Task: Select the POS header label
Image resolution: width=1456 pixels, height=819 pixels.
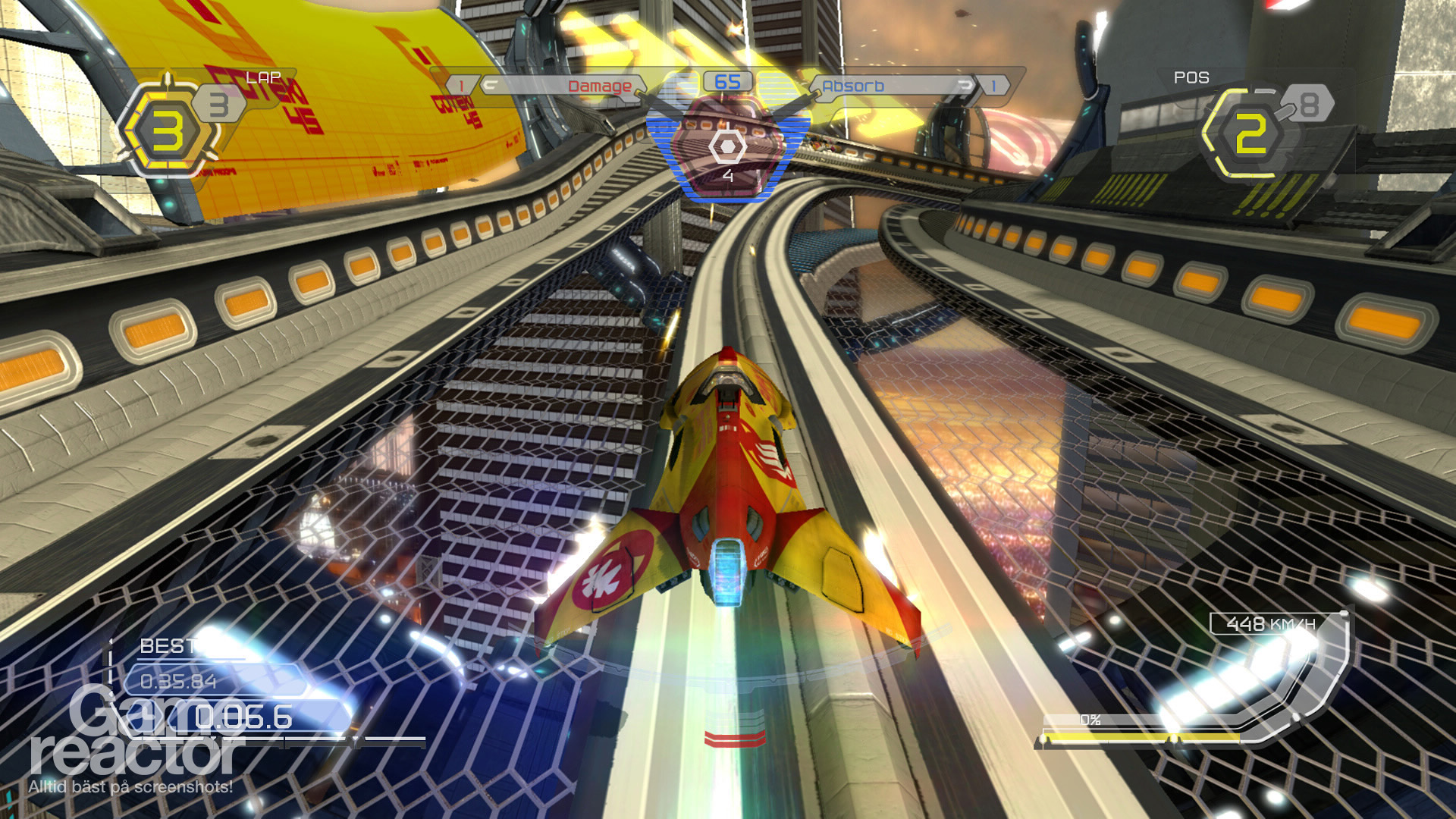Action: 1189,76
